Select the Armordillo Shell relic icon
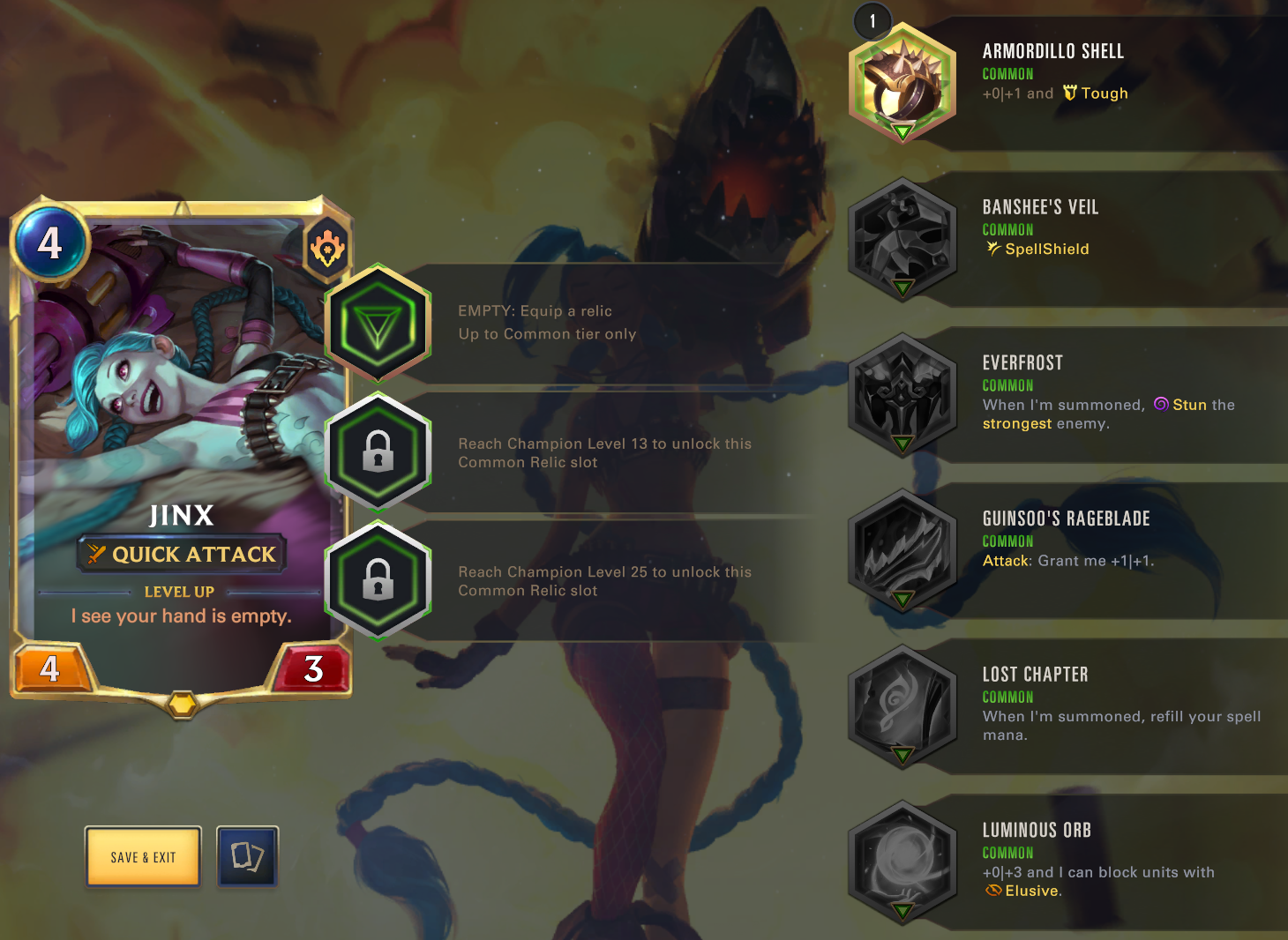Screen dimensions: 1288x940 coord(902,80)
